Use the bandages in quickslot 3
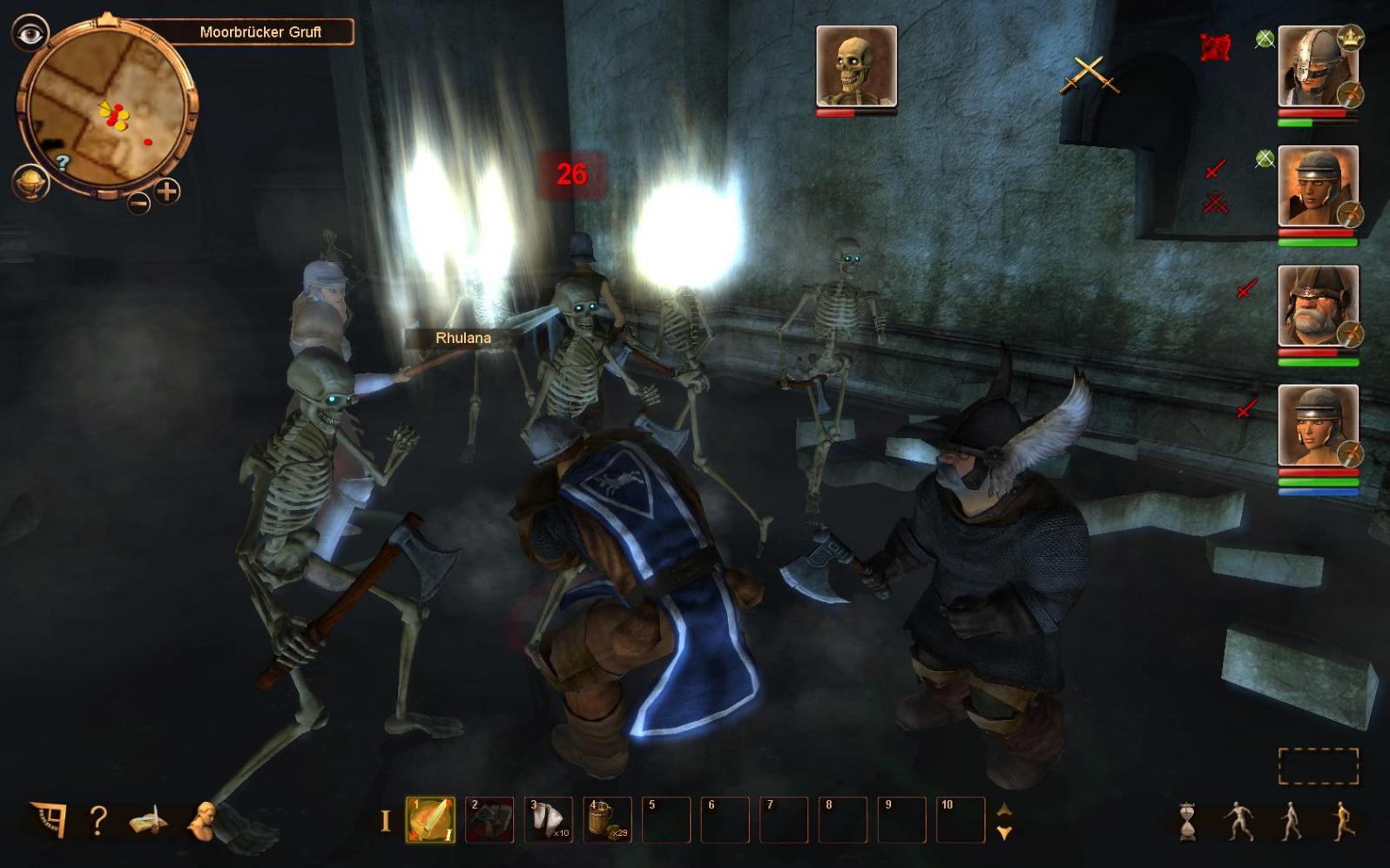1390x868 pixels. tap(549, 820)
